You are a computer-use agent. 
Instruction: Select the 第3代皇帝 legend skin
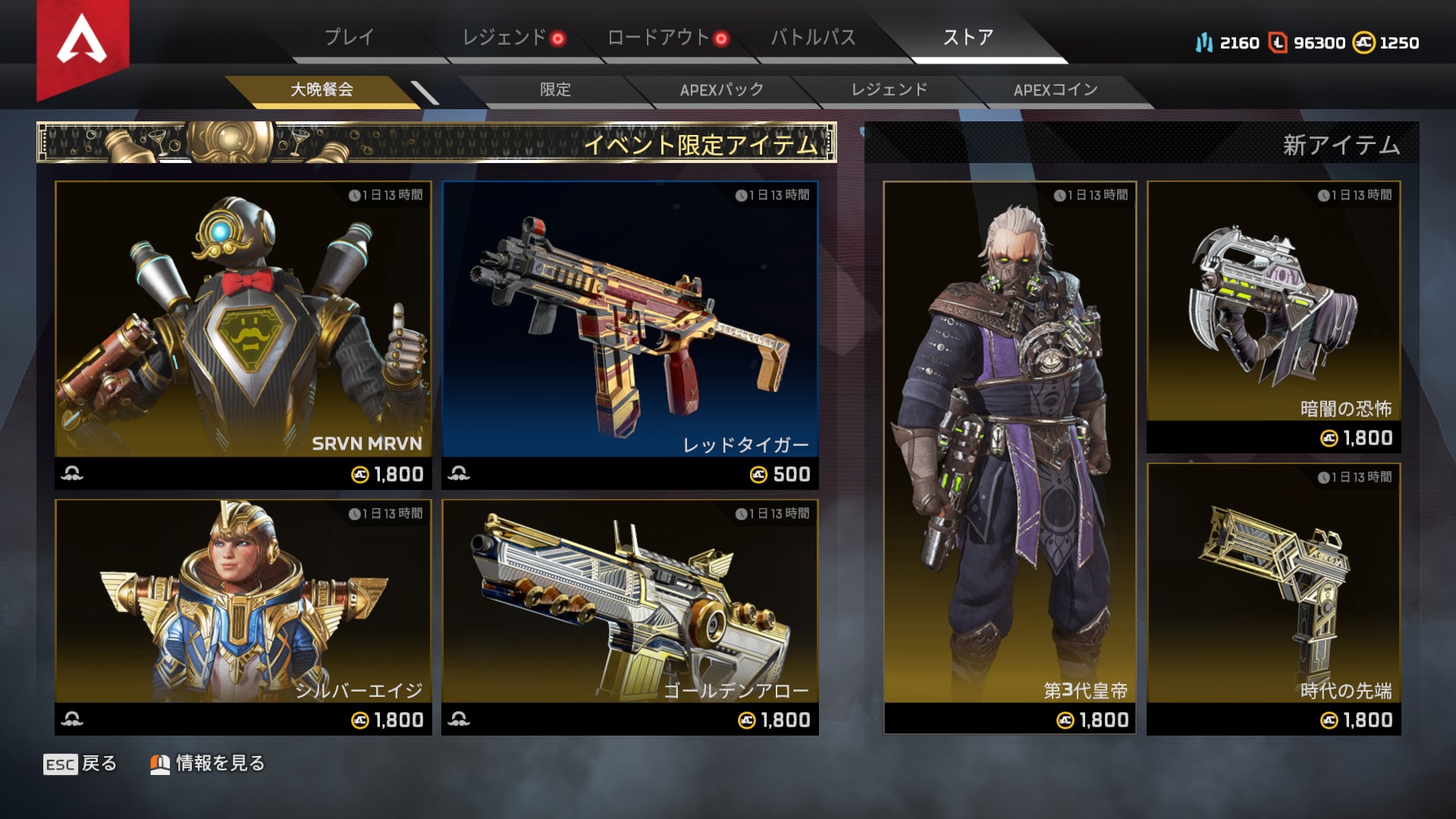pos(1009,457)
